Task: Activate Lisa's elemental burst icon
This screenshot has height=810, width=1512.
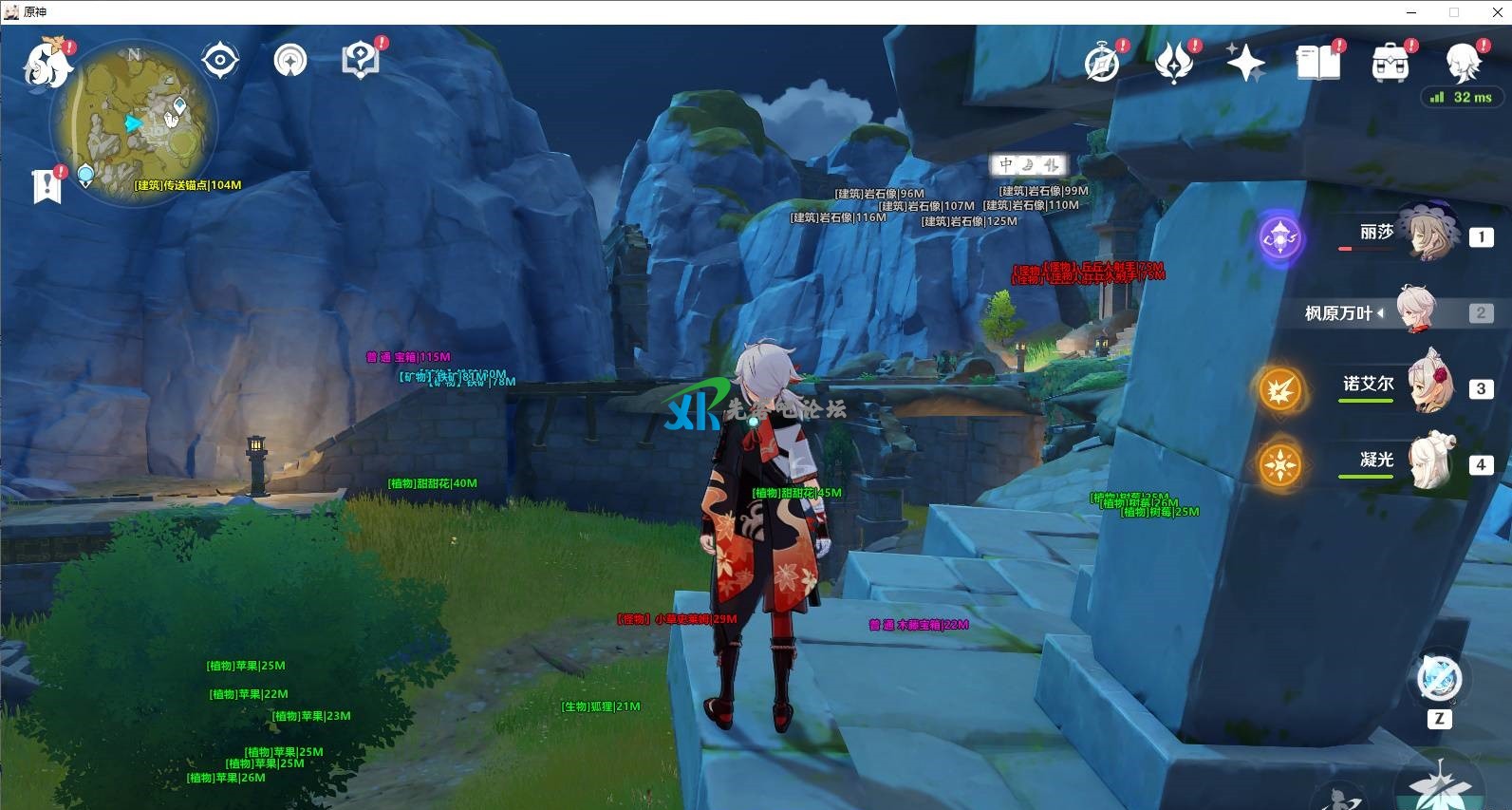Action: [1281, 238]
